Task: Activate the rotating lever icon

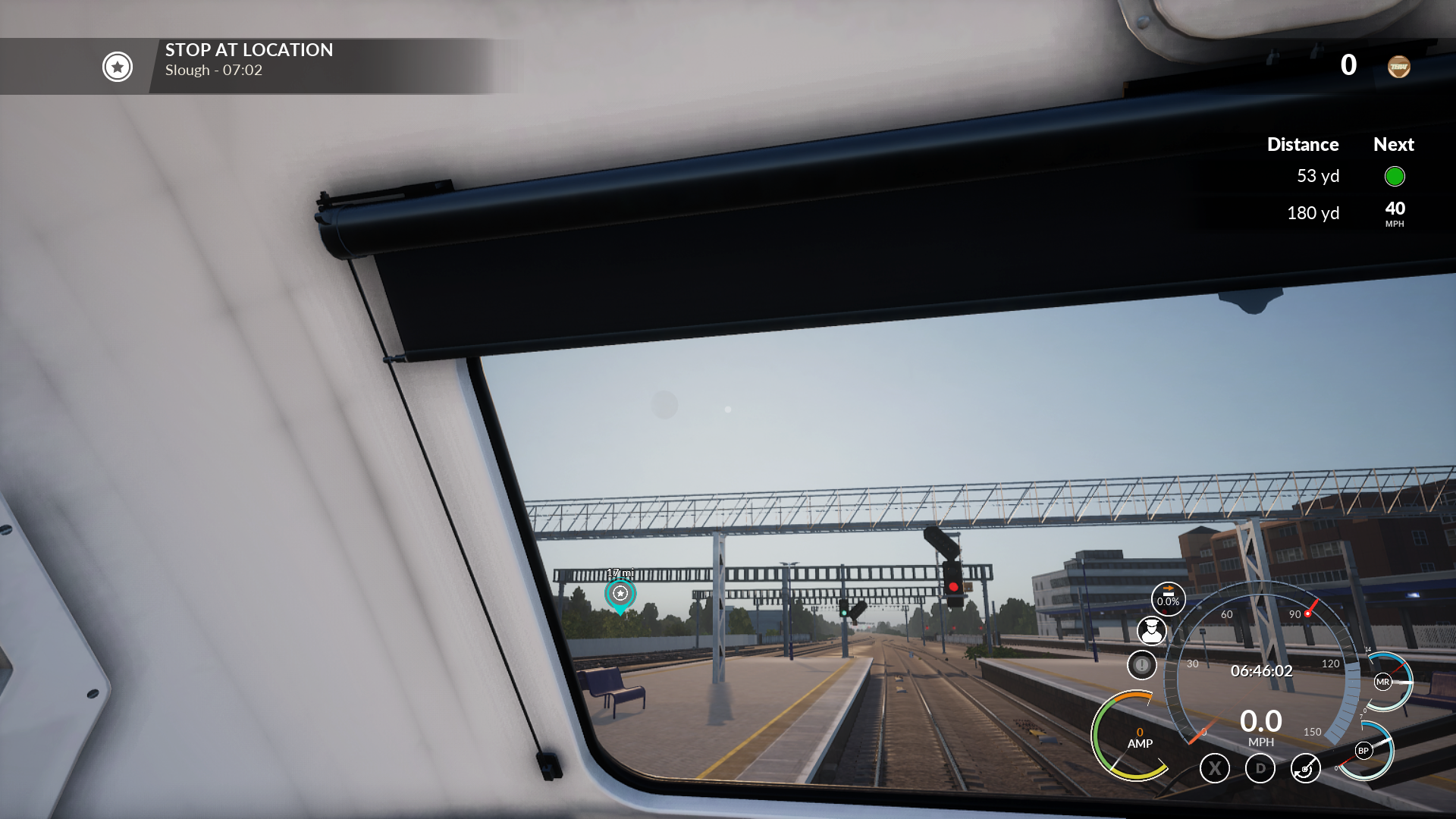Action: pyautogui.click(x=1305, y=769)
